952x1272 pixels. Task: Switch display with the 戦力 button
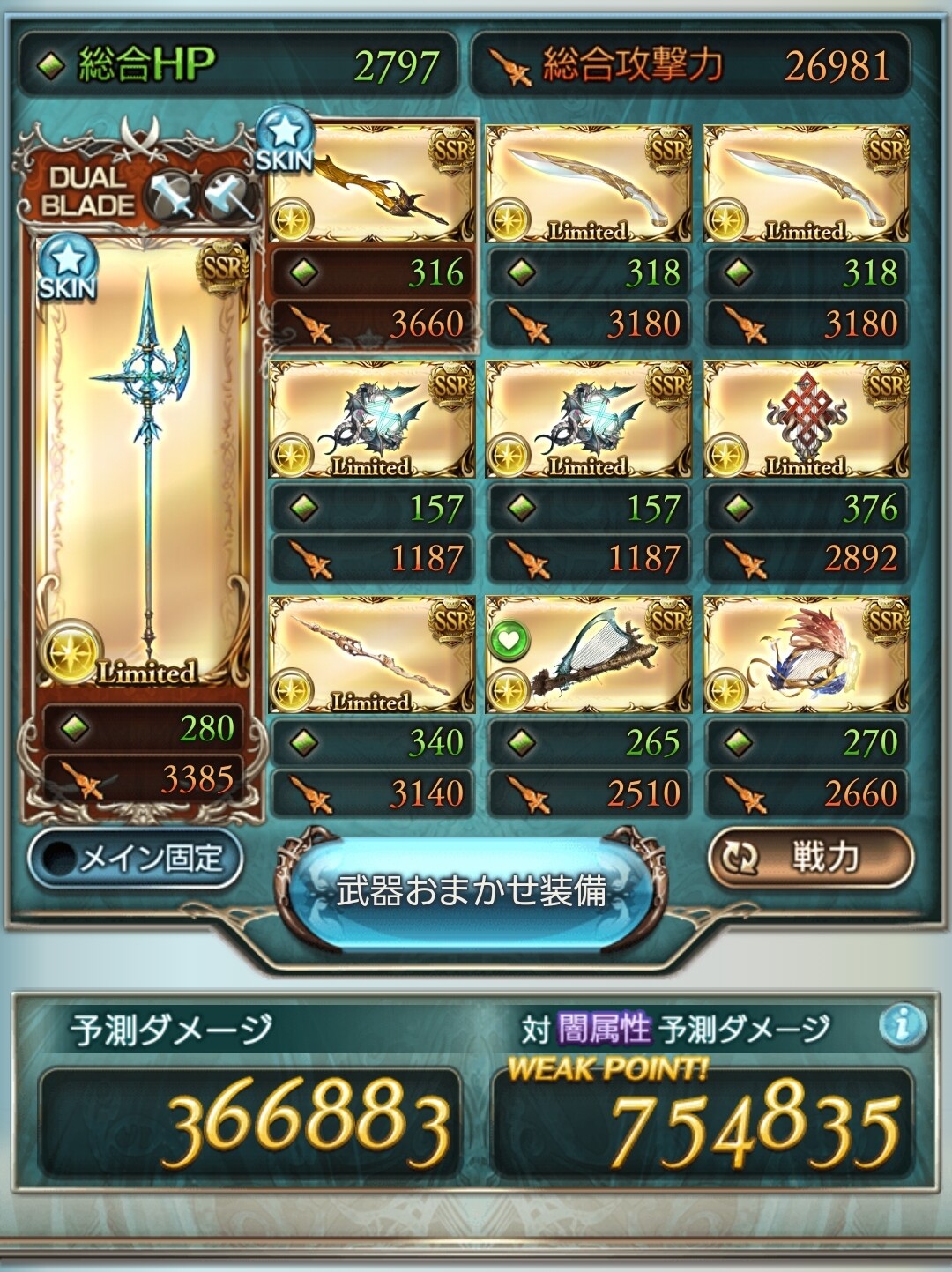pyautogui.click(x=810, y=857)
